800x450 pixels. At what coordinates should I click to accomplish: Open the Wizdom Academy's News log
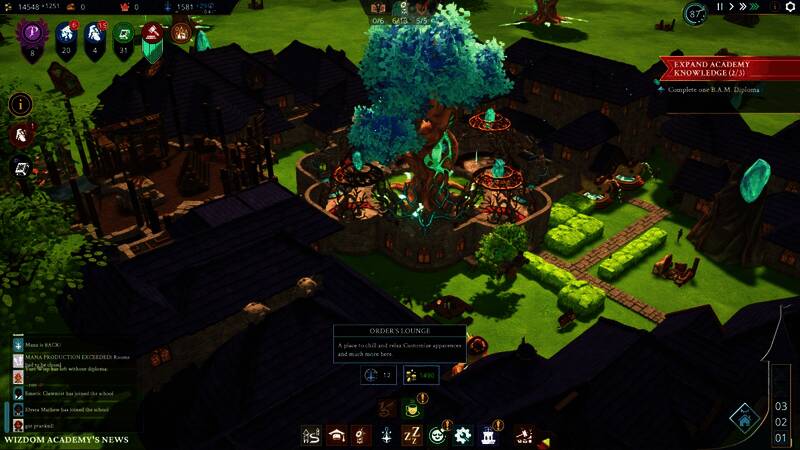66,439
